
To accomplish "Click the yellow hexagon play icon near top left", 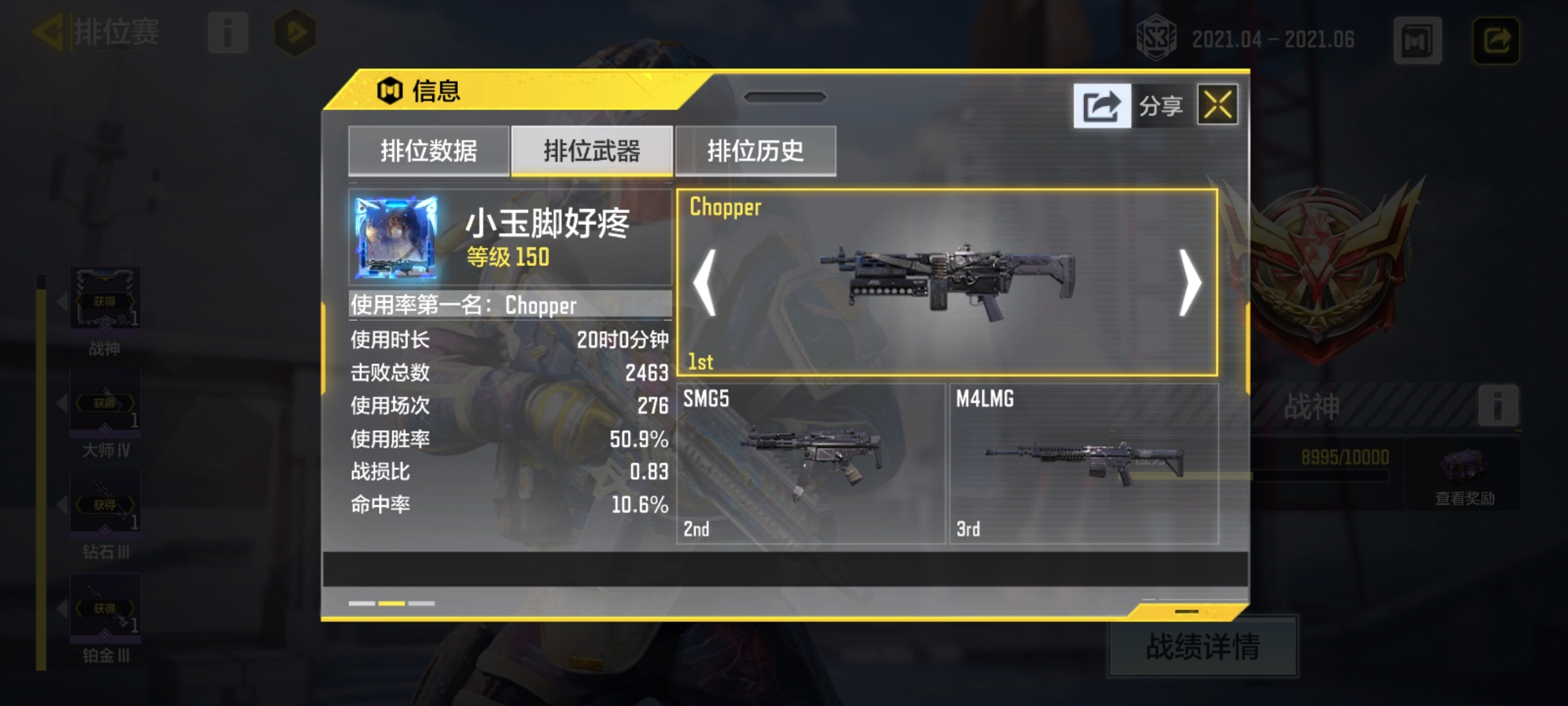I will click(x=295, y=31).
